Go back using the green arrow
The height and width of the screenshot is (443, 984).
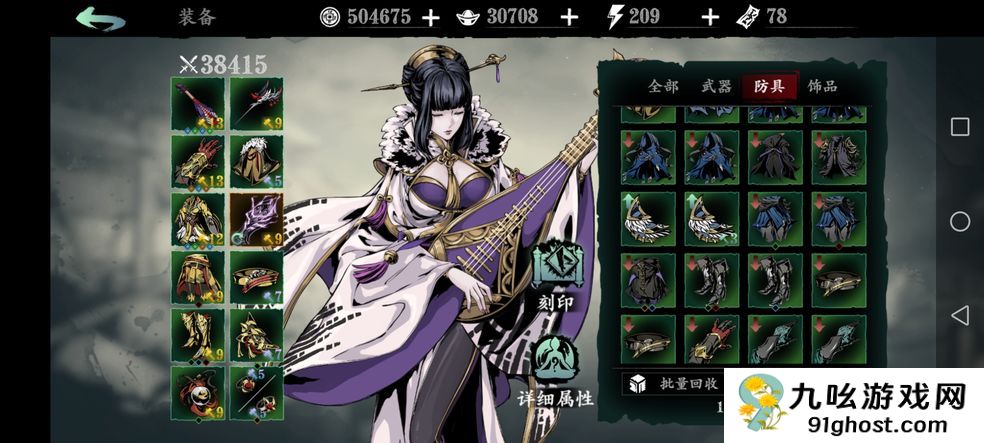pyautogui.click(x=101, y=17)
